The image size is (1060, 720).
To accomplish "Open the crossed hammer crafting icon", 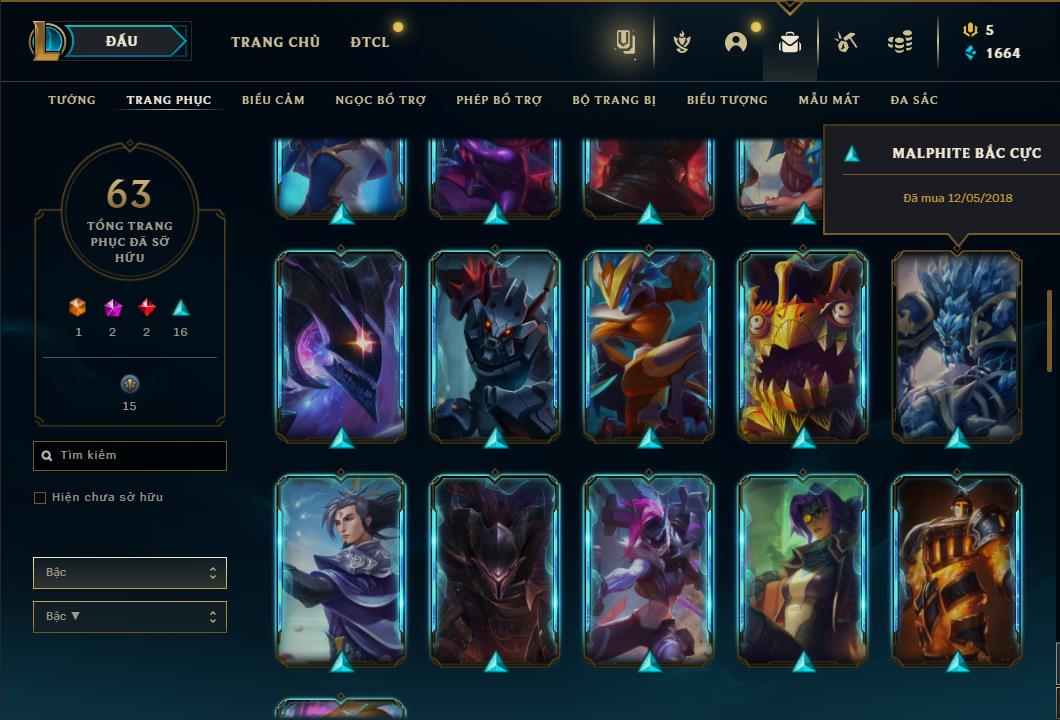I will (x=845, y=42).
